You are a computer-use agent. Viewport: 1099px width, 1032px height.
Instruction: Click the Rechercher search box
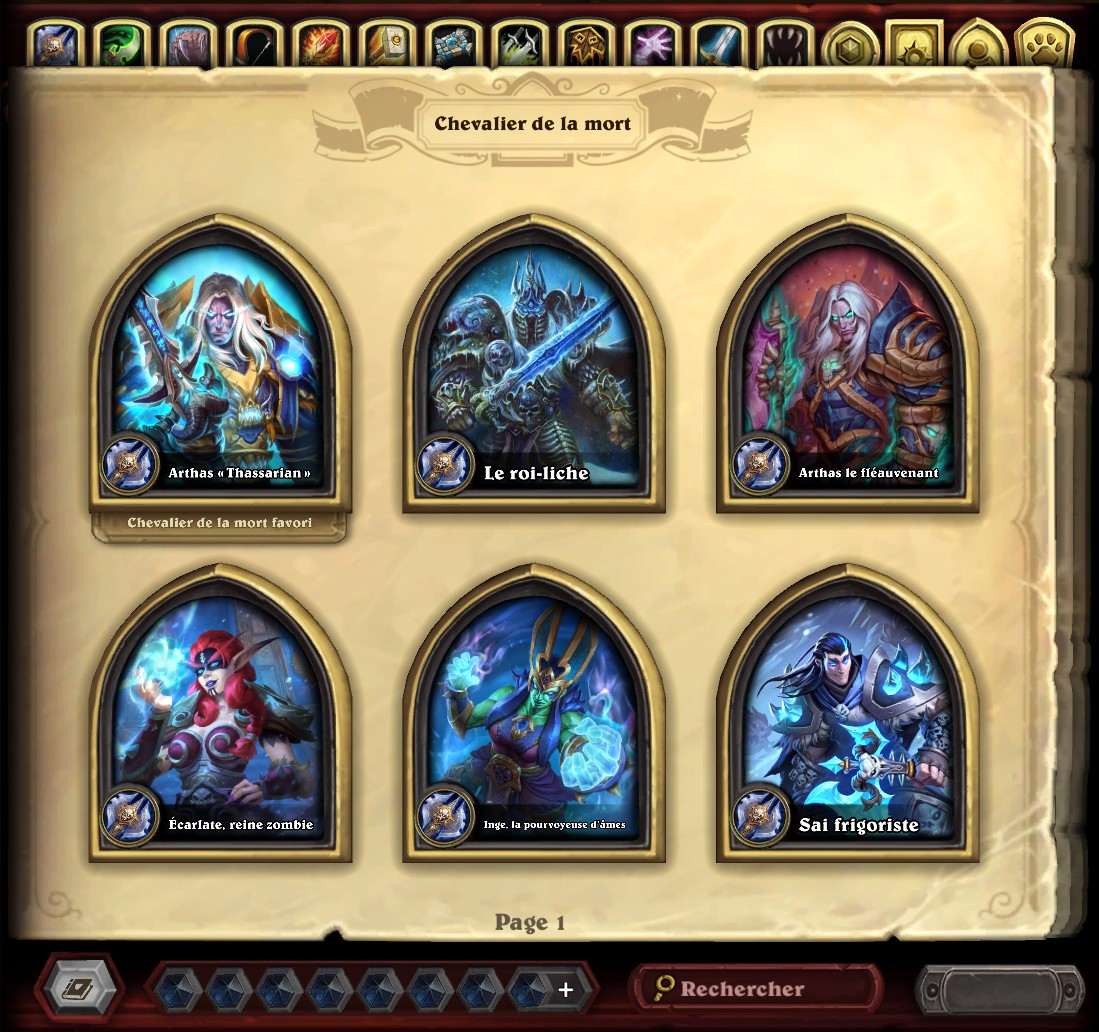click(x=756, y=989)
